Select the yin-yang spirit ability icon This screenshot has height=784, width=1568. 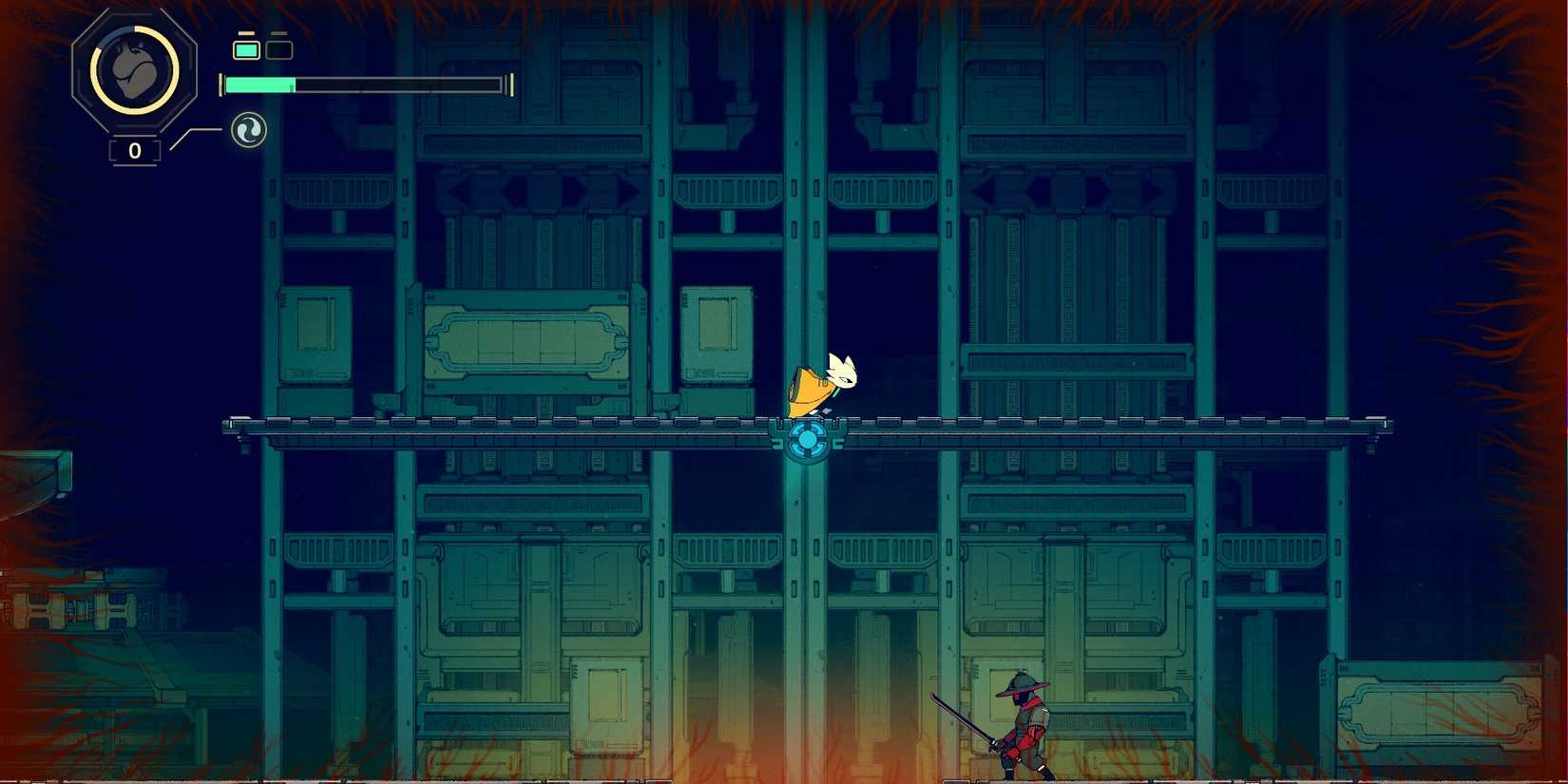pos(247,128)
